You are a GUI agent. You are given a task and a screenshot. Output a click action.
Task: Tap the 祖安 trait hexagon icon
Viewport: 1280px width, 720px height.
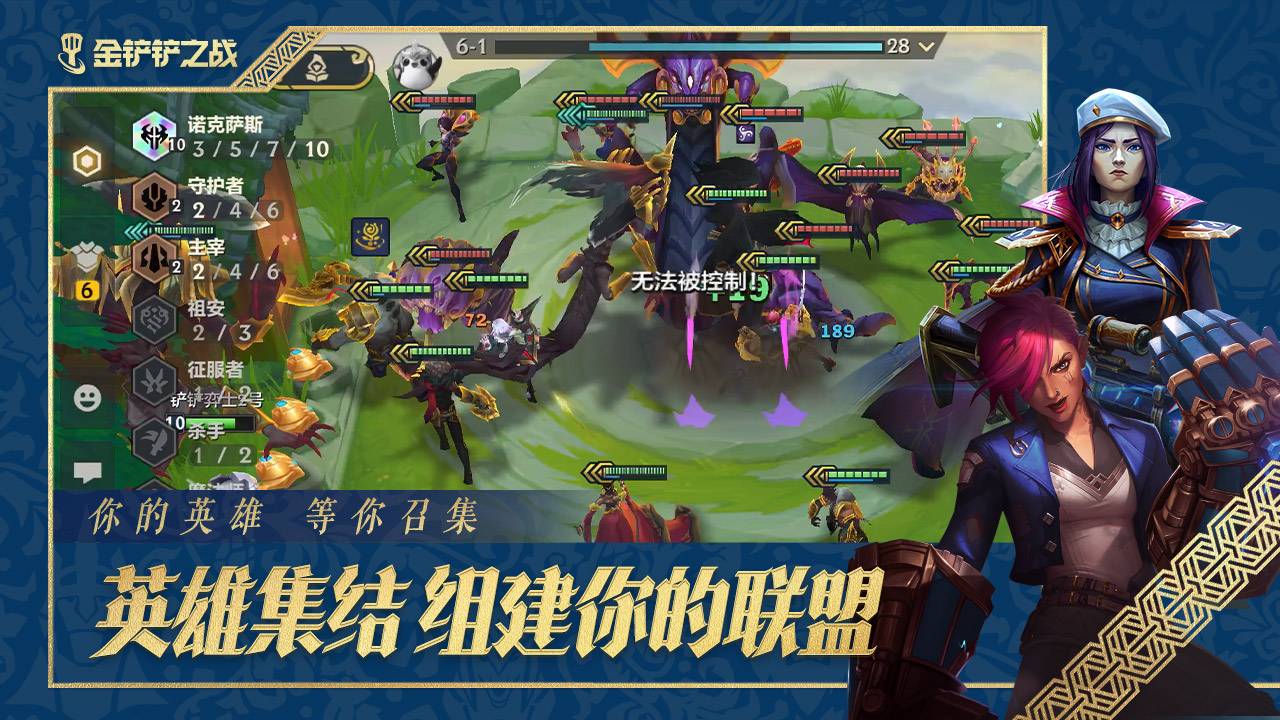tap(154, 319)
